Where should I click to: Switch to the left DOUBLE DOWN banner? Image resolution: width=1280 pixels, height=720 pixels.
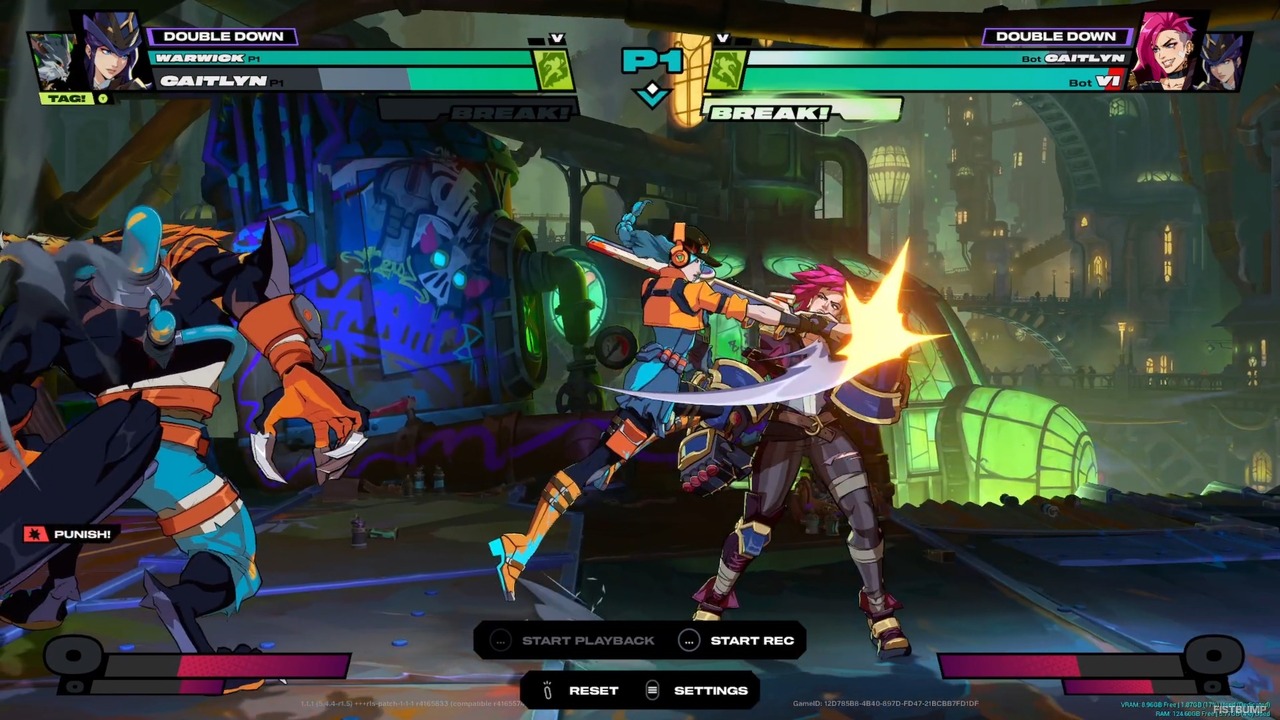click(x=222, y=35)
